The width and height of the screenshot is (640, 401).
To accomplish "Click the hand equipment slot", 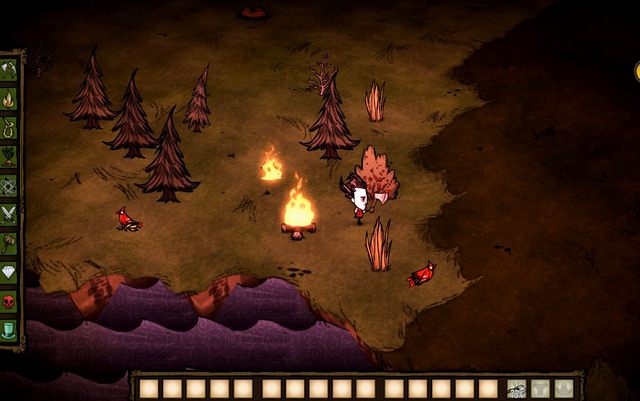I will point(517,389).
